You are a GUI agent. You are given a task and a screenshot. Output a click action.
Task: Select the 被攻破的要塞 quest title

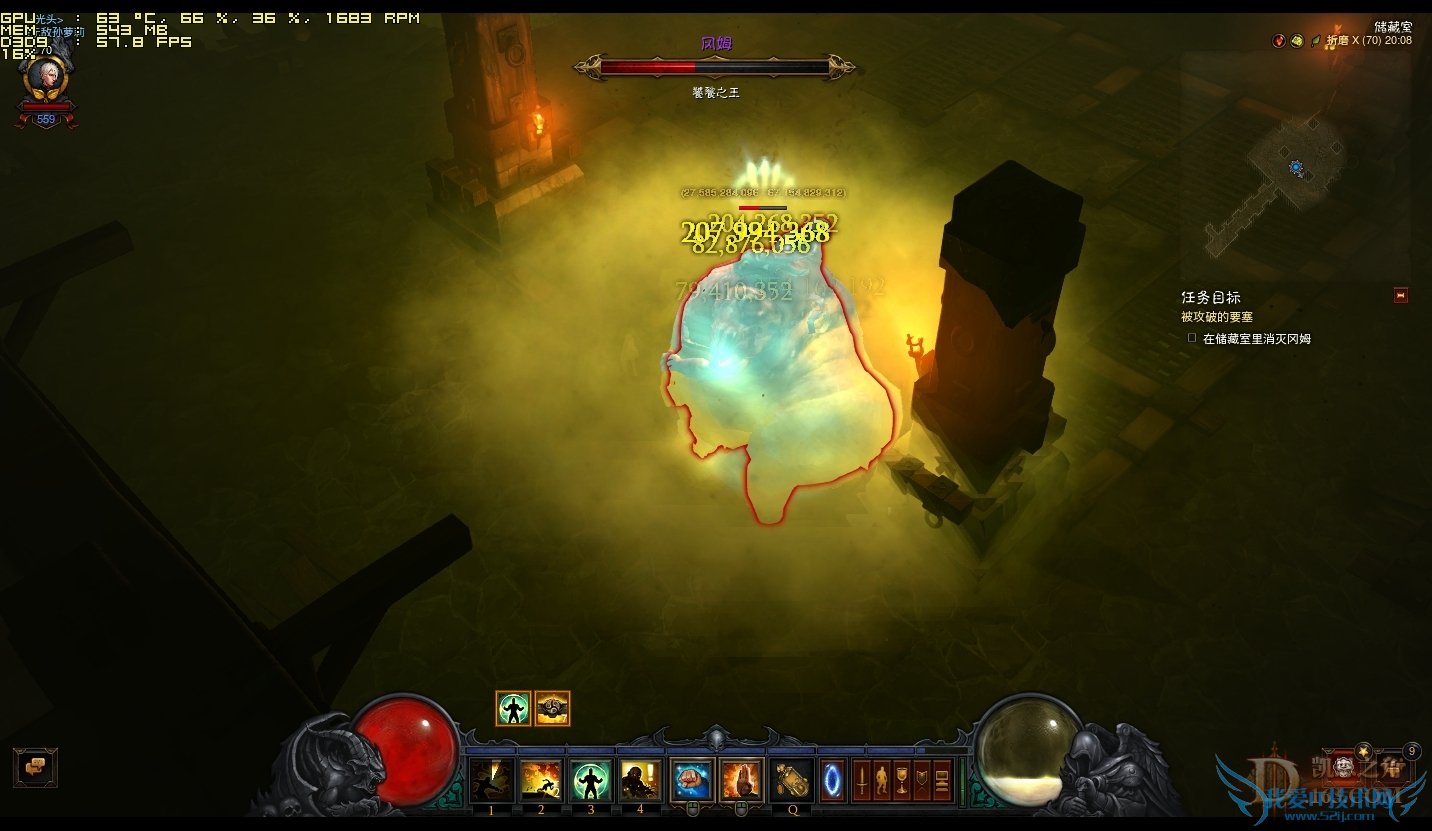click(1217, 317)
